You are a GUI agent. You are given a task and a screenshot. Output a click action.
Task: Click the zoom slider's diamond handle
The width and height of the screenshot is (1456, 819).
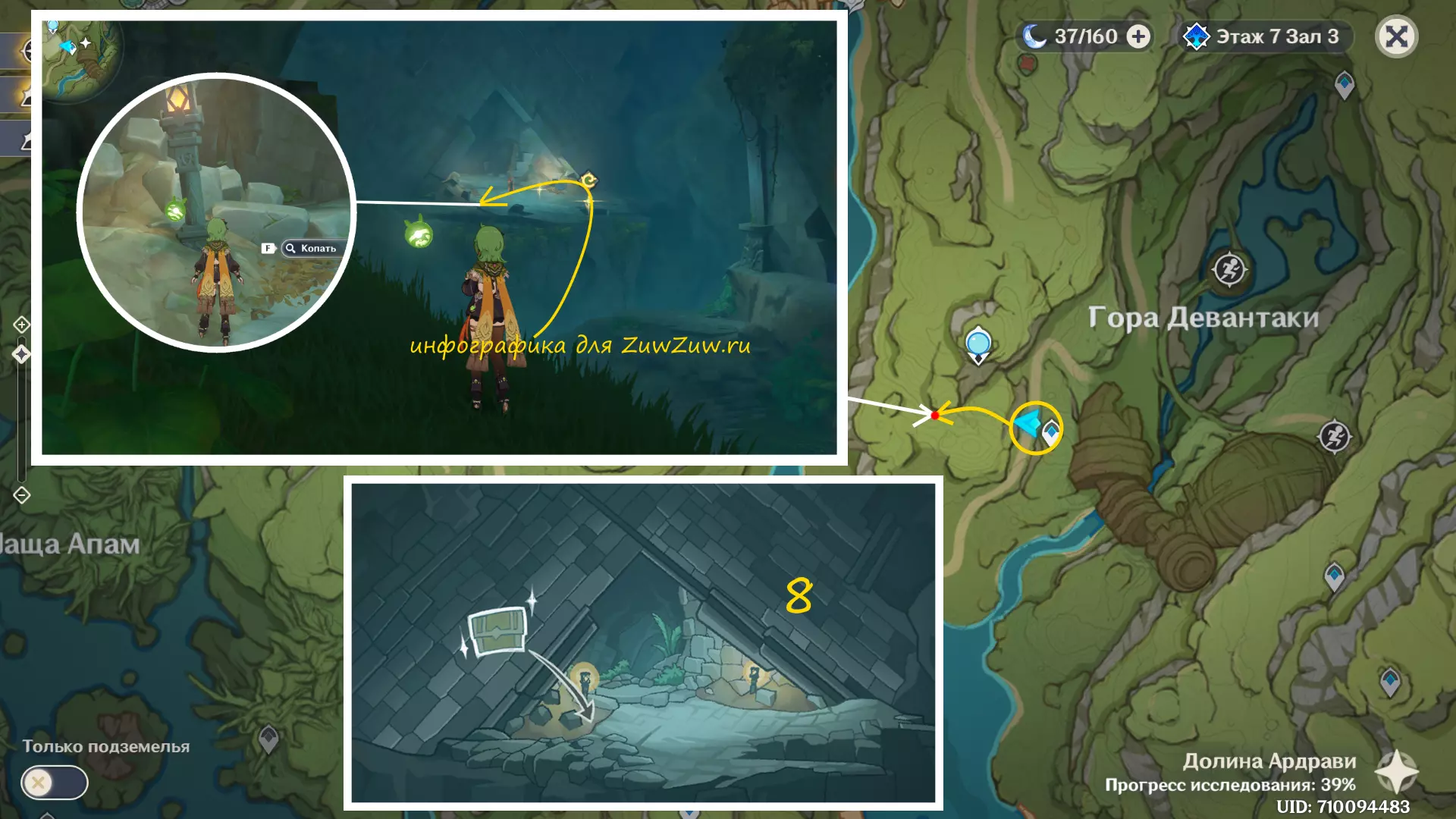[21, 354]
